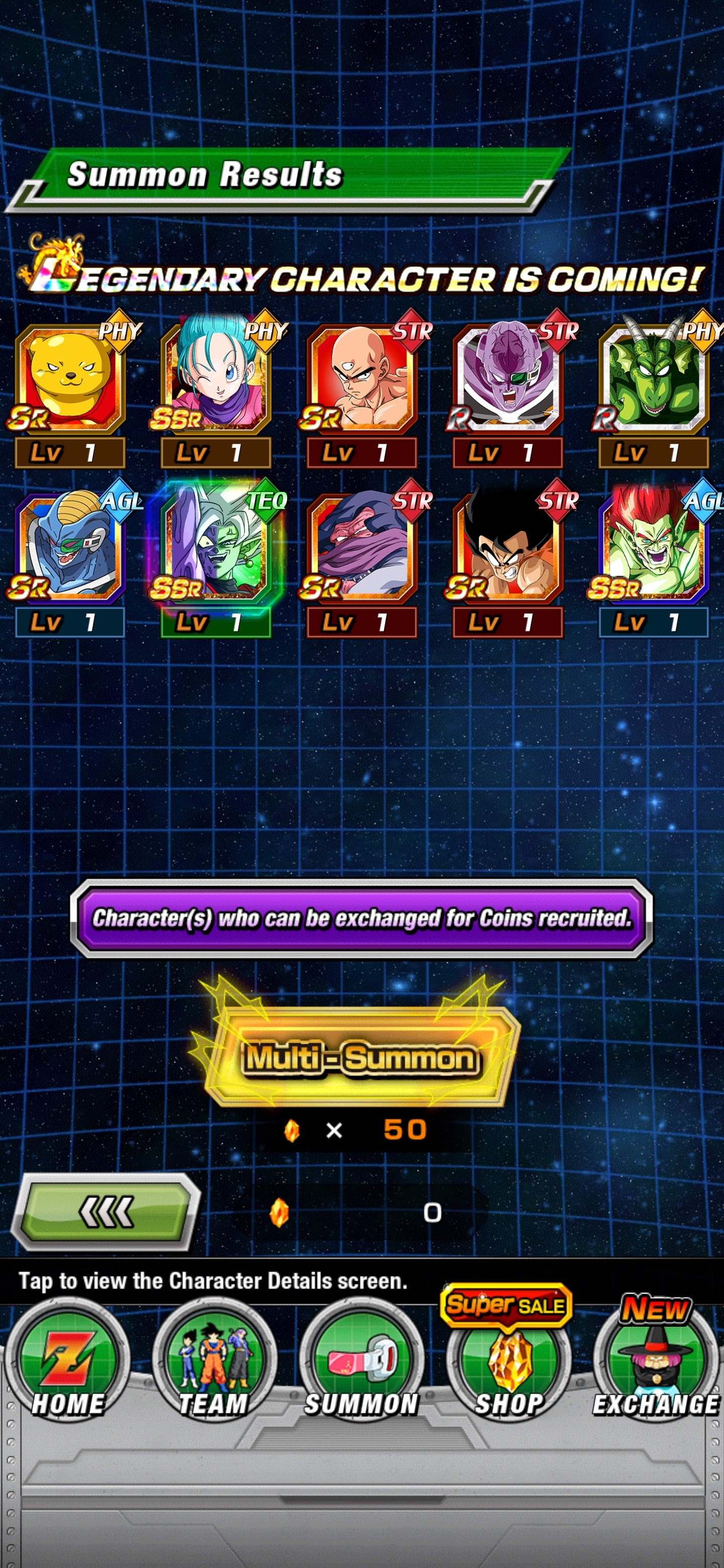Image resolution: width=724 pixels, height=1568 pixels.
Task: Open the Summon menu
Action: coord(361,1363)
